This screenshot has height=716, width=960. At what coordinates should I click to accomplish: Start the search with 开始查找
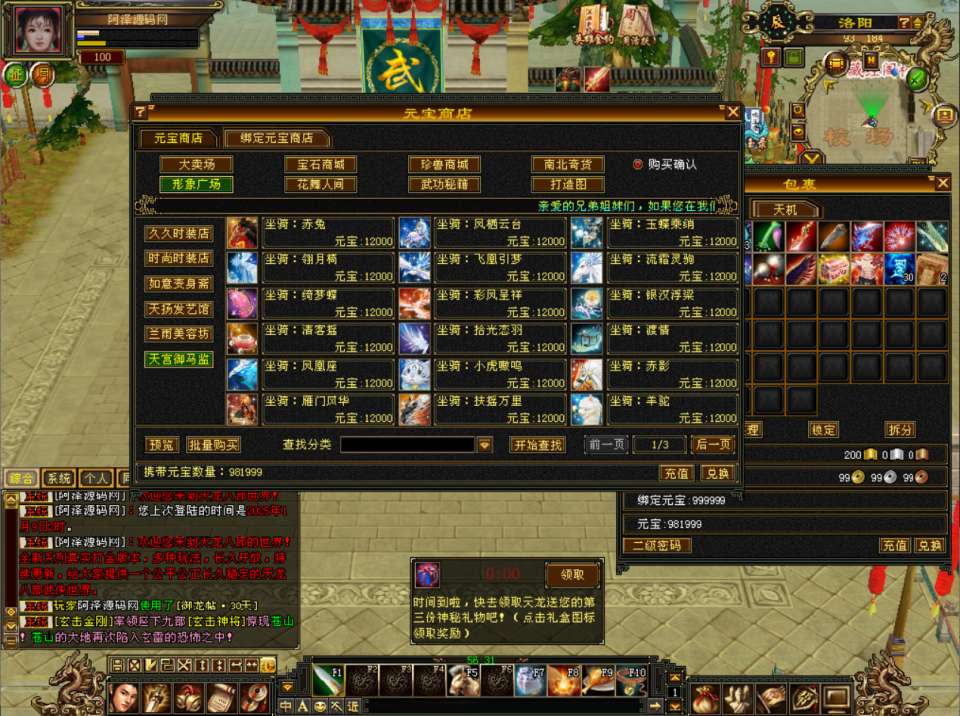538,444
